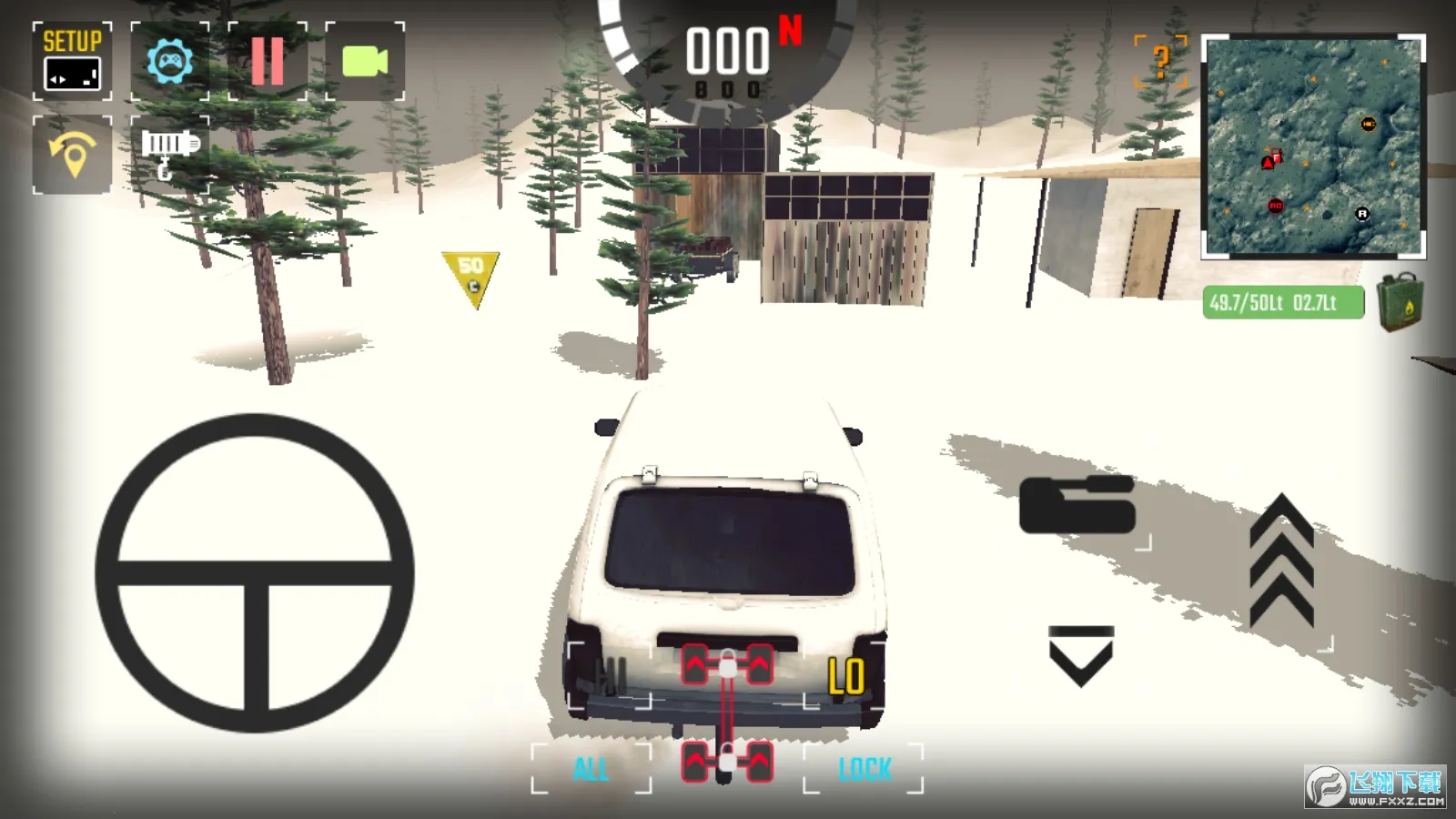Hit the brake pedal button
This screenshot has height=819, width=1456.
[x=1077, y=504]
